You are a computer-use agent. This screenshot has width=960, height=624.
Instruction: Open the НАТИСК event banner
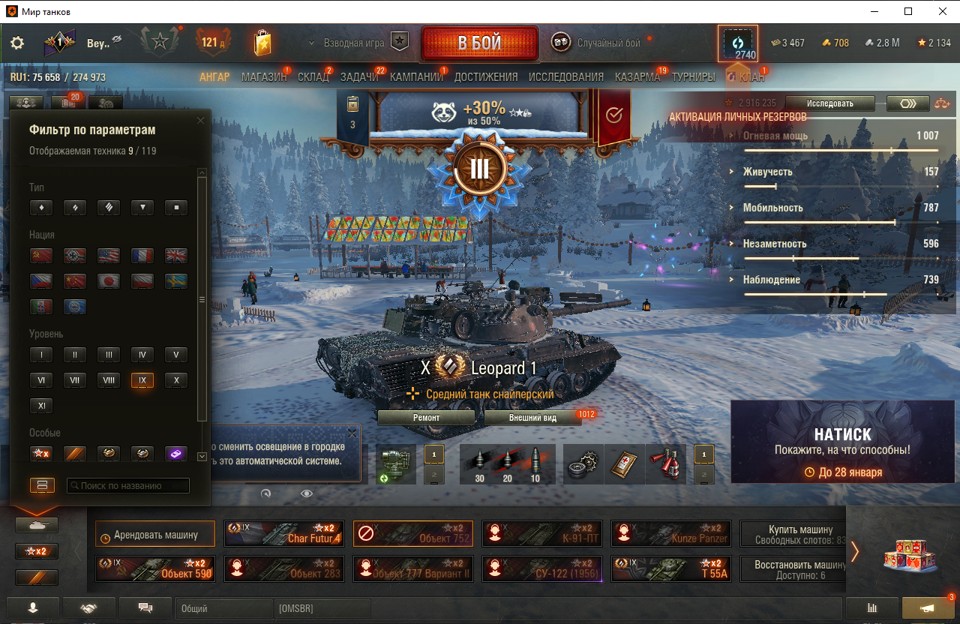tap(841, 441)
